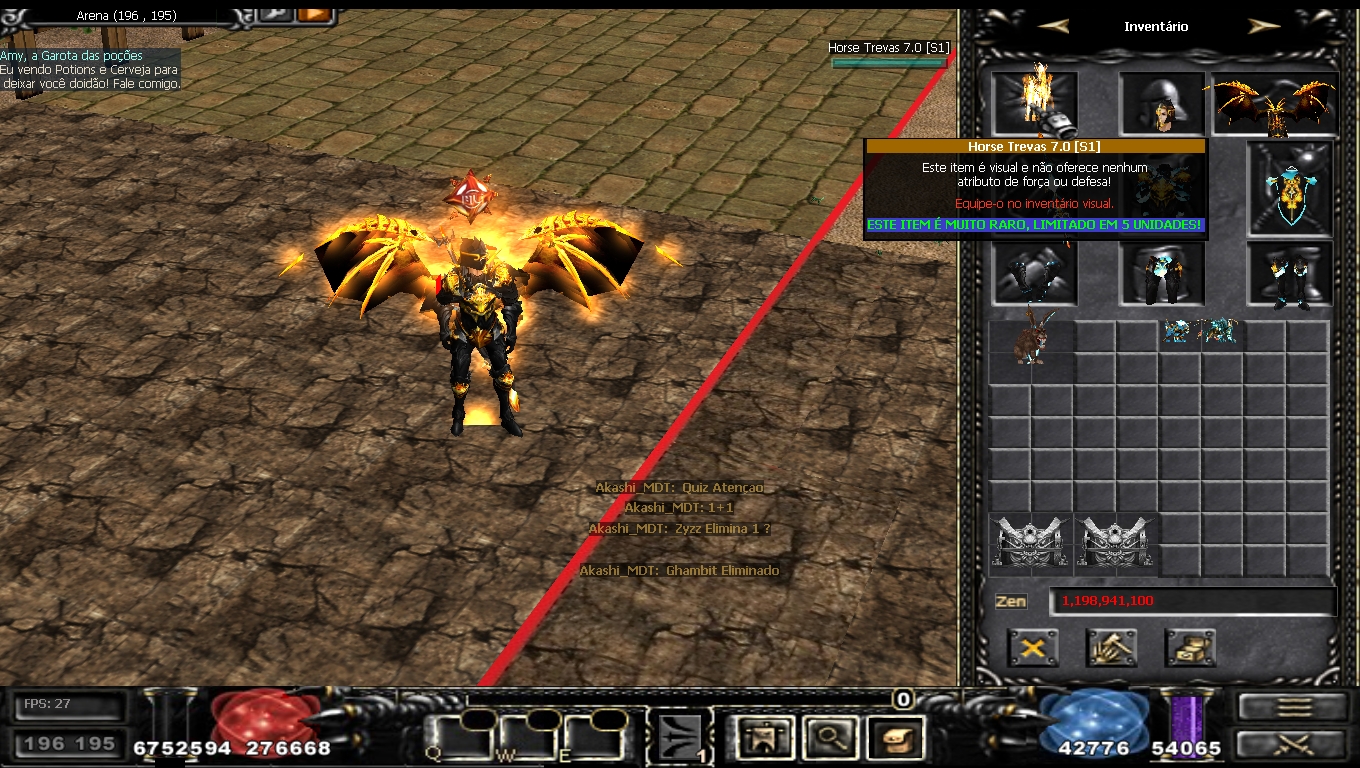Select the equipped helmet slot

tap(1162, 102)
